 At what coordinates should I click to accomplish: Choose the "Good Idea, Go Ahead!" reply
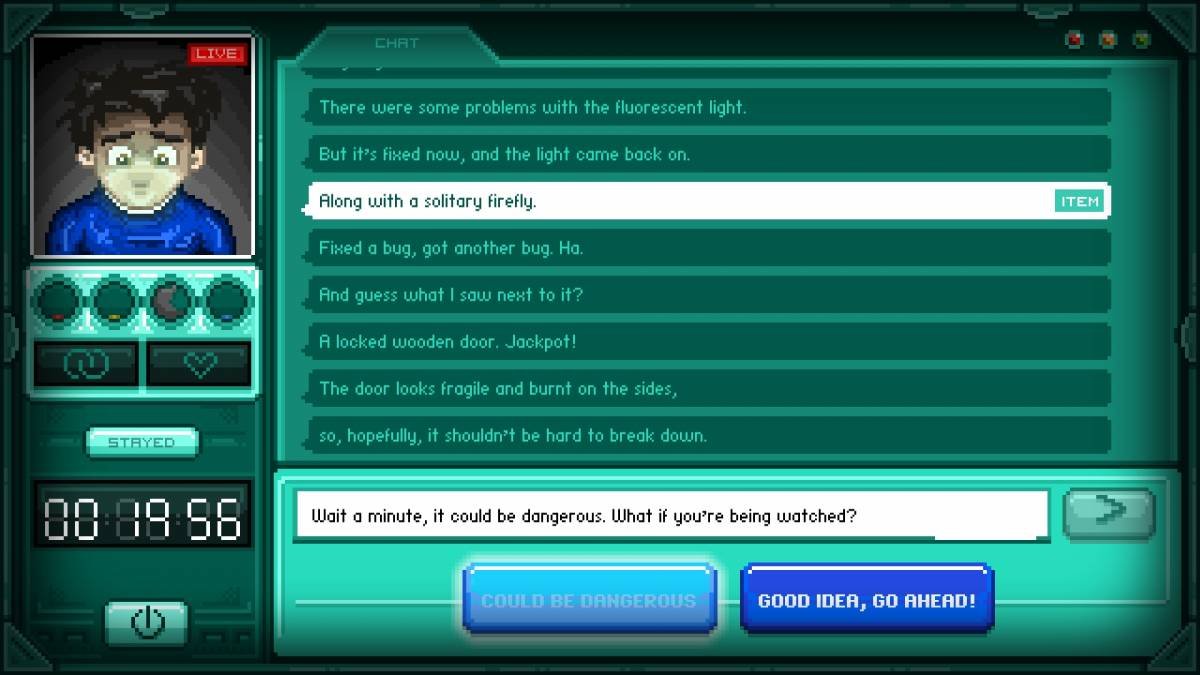pos(866,600)
